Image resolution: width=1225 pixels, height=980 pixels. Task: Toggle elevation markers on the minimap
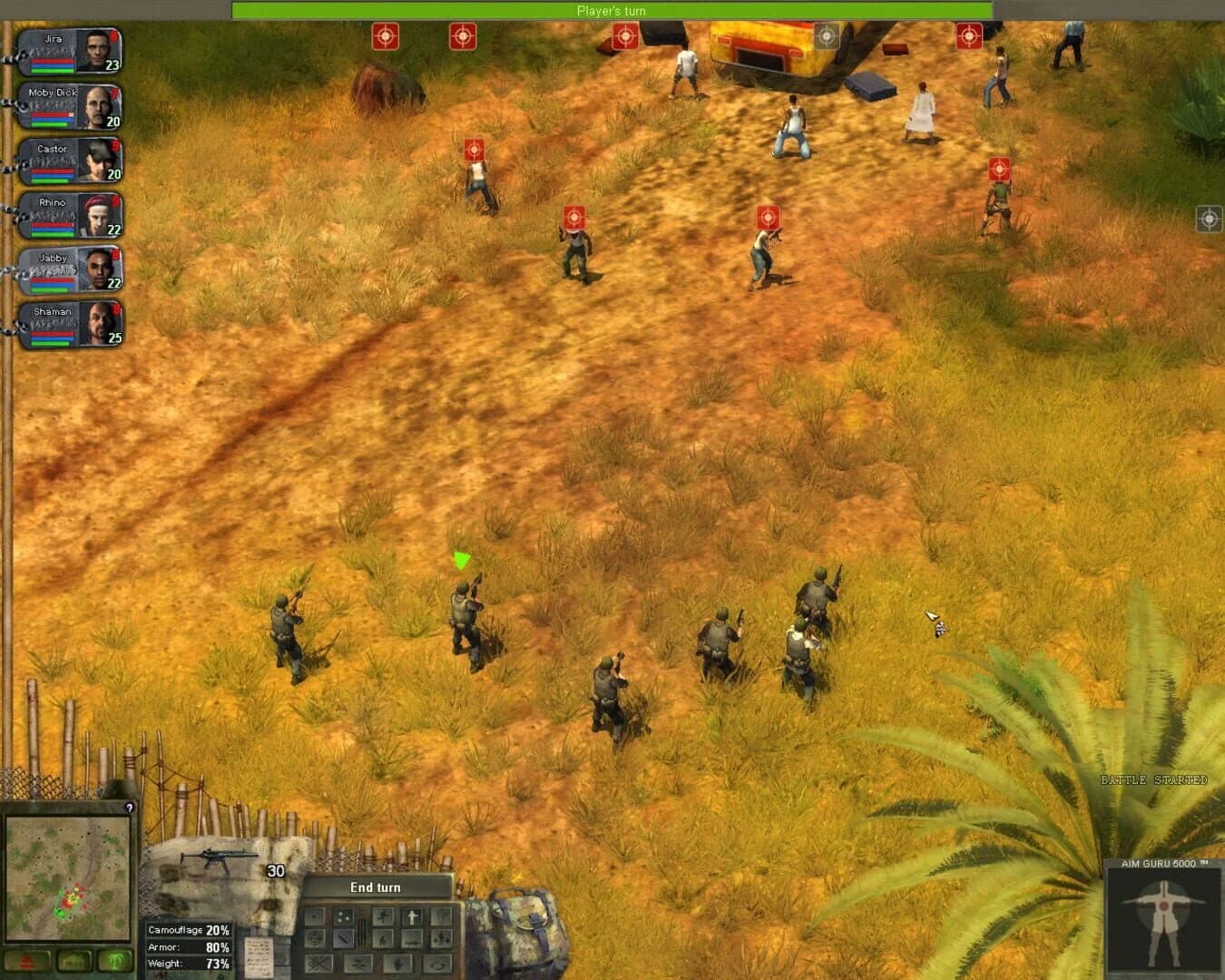click(x=27, y=960)
